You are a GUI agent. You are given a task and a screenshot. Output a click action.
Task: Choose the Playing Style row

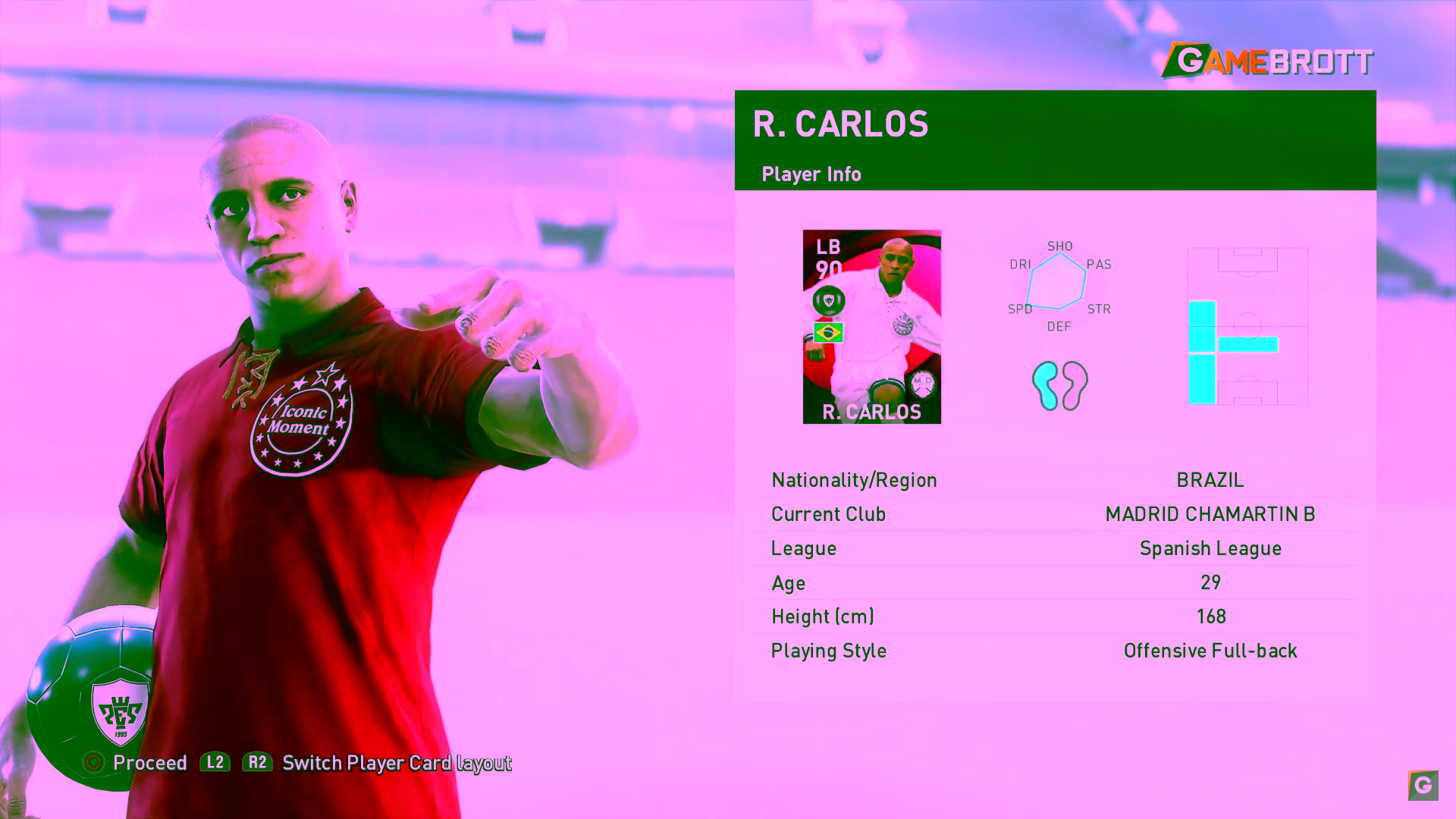pyautogui.click(x=1055, y=651)
